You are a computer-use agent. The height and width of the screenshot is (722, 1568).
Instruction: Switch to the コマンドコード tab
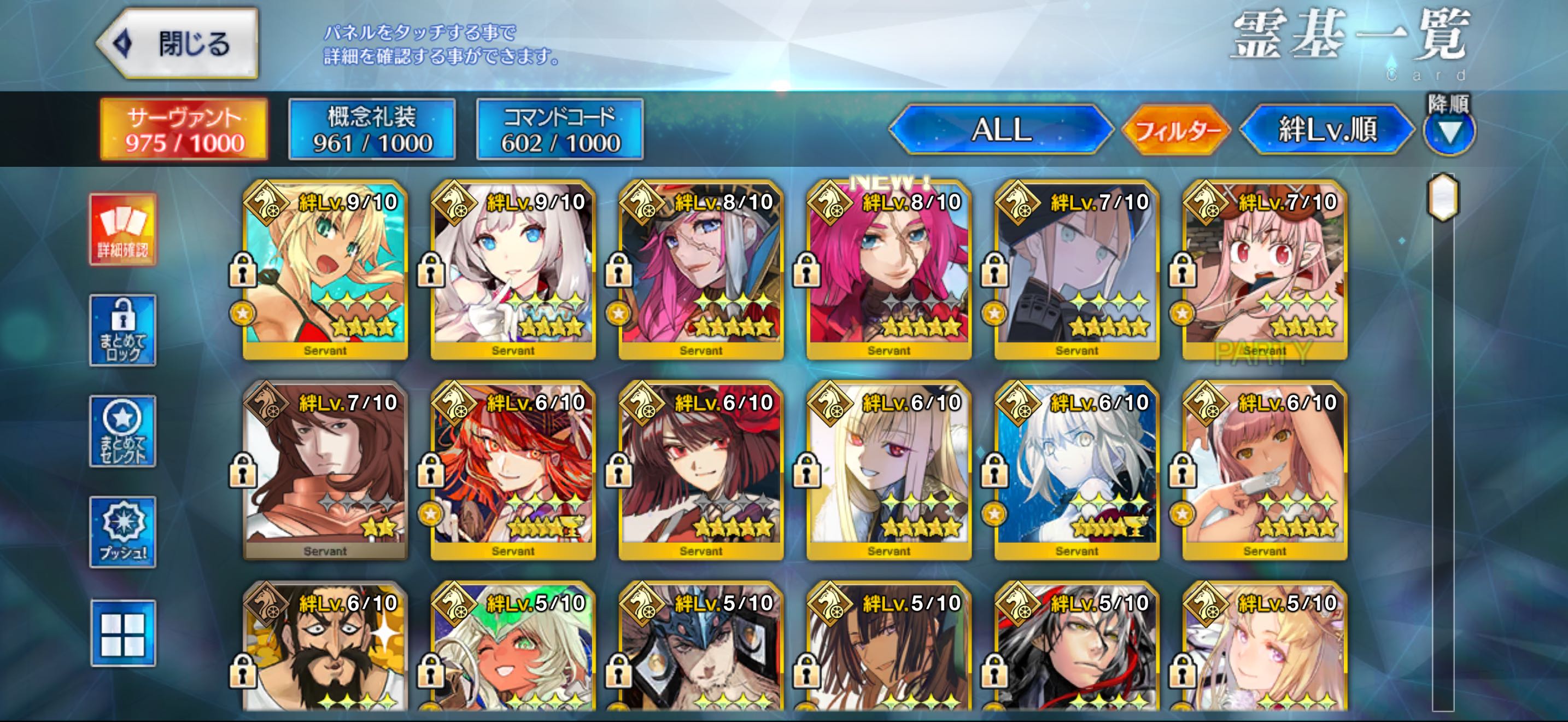(x=560, y=130)
